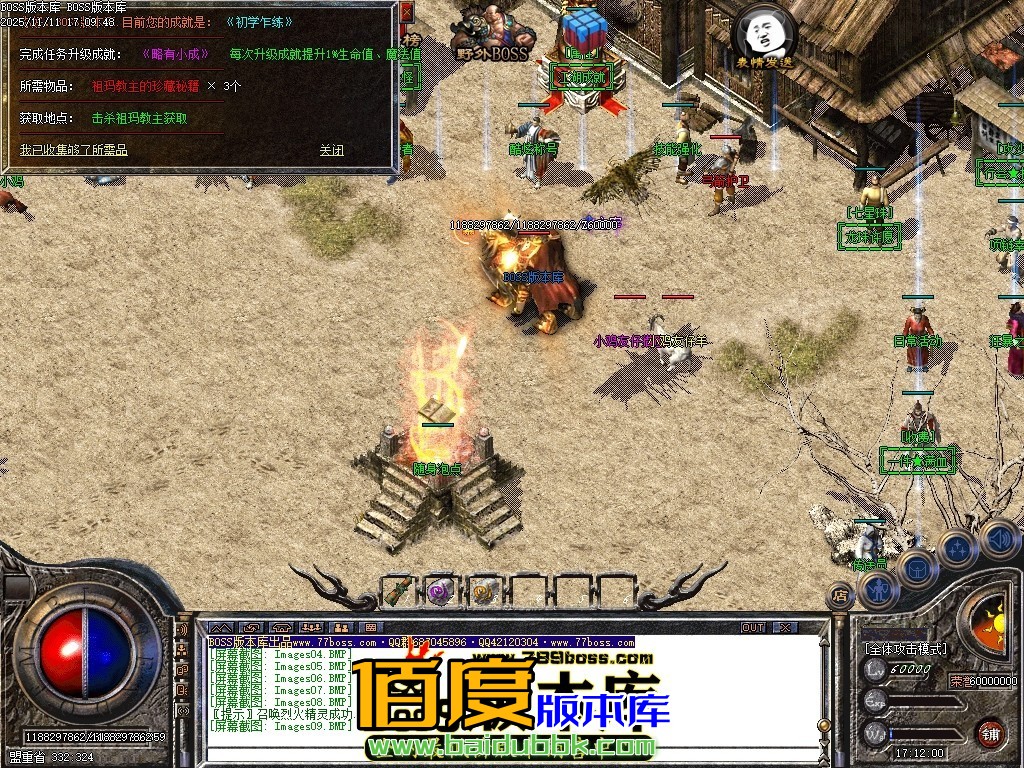The image size is (1024, 768).
Task: Close the achievement dialog with the red X
Action: 406,13
